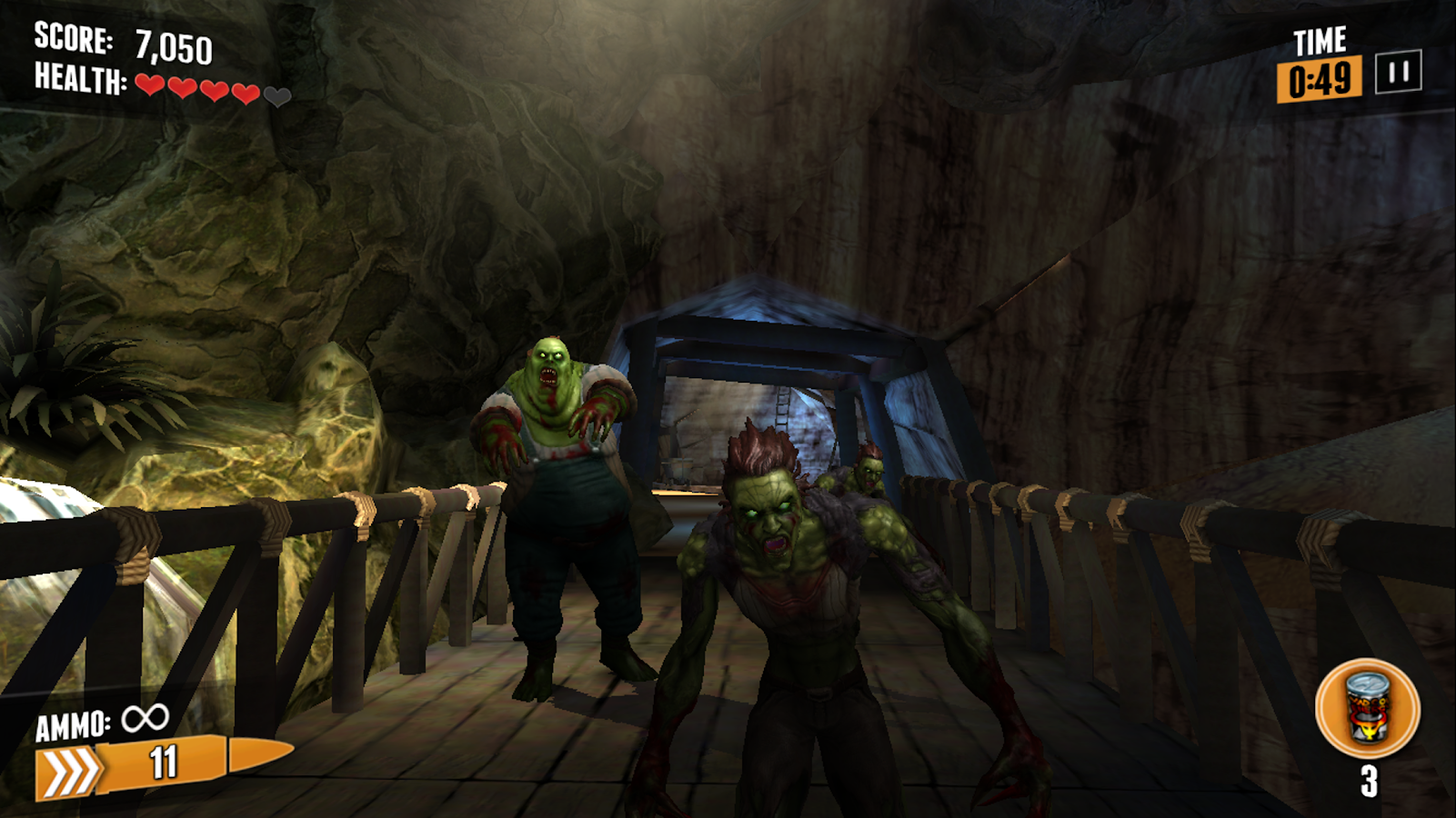The image size is (1456, 818).
Task: Click the infinity symbol next to AMMO
Action: pyautogui.click(x=145, y=721)
